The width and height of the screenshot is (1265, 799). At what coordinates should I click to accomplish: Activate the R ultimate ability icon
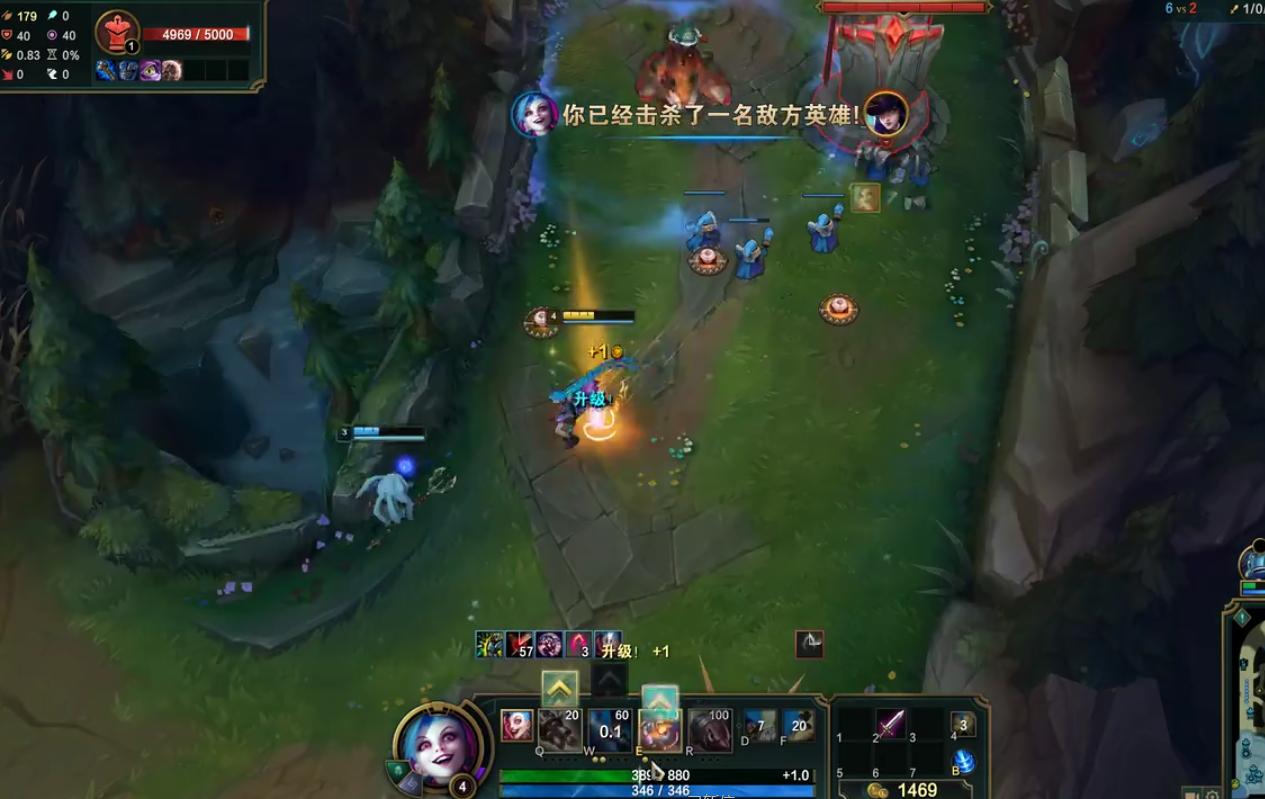click(x=710, y=731)
